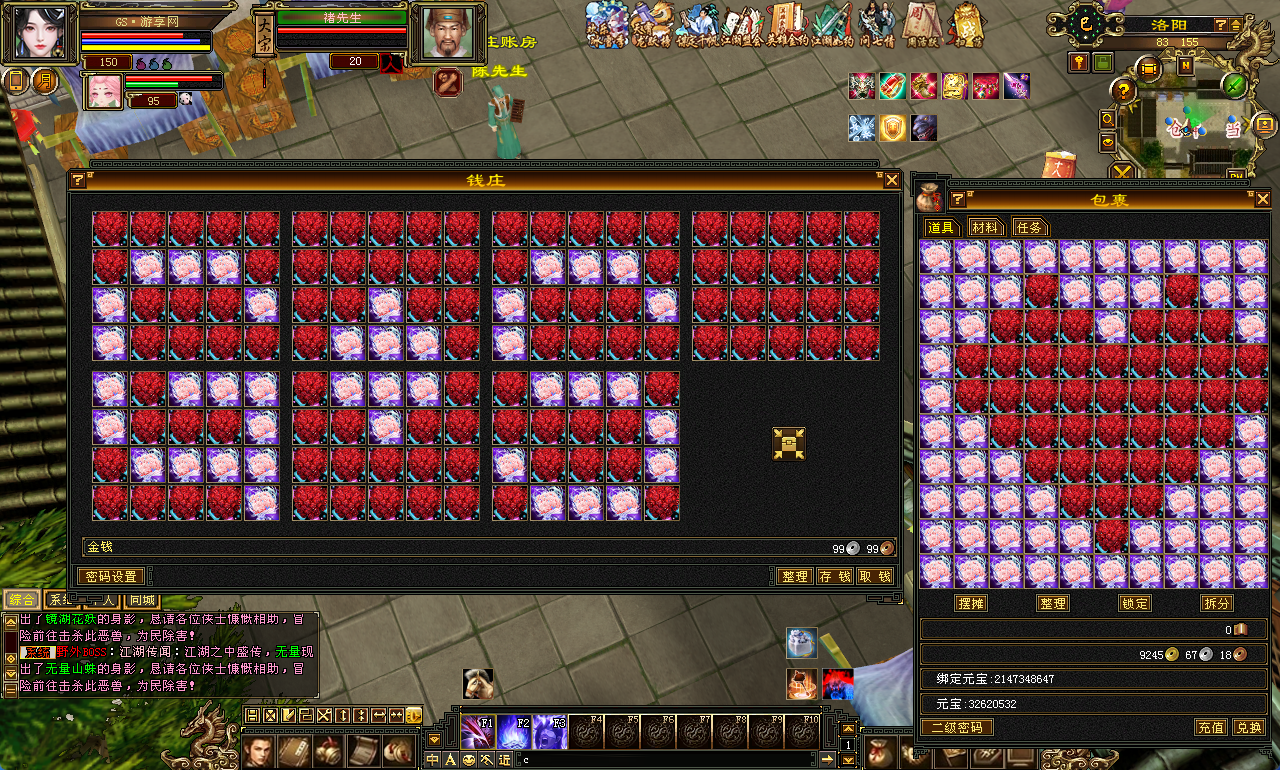Switch to the 材料 materials tab
The width and height of the screenshot is (1280, 770).
985,228
